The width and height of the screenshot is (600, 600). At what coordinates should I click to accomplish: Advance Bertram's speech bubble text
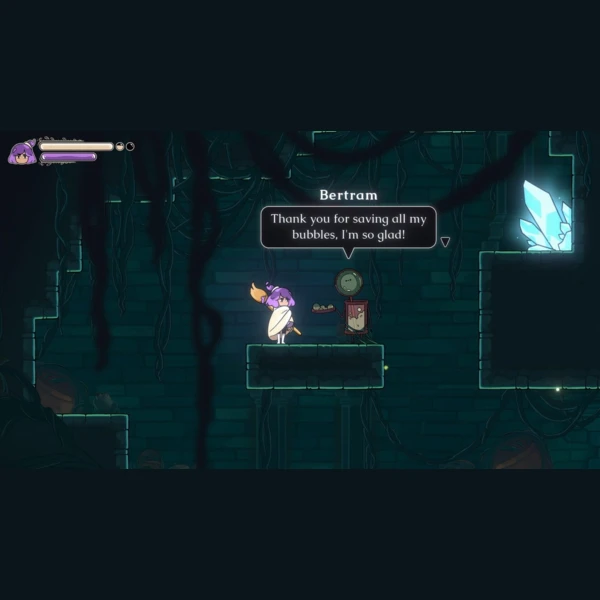click(348, 227)
